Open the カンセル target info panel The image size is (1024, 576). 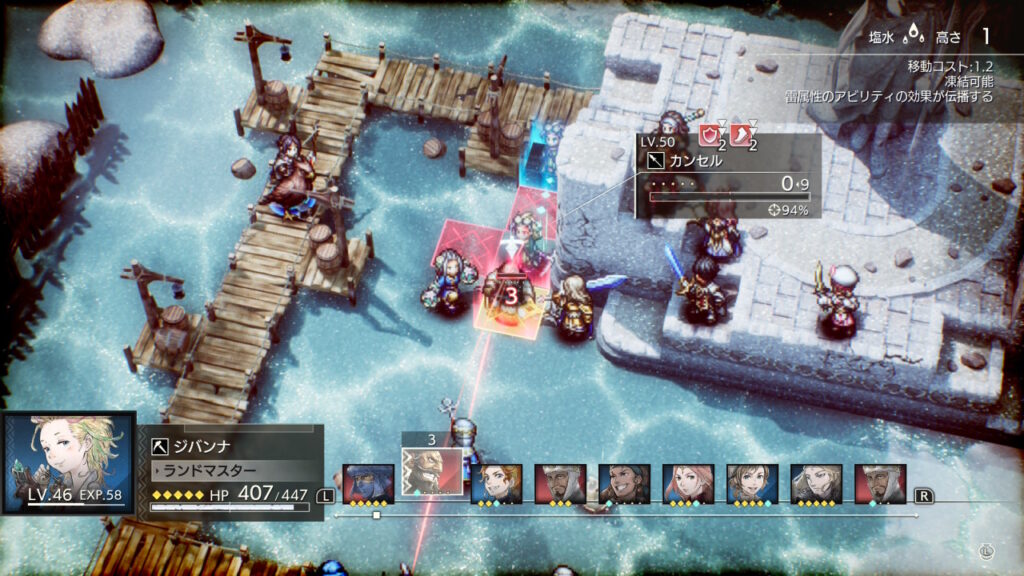pos(728,176)
